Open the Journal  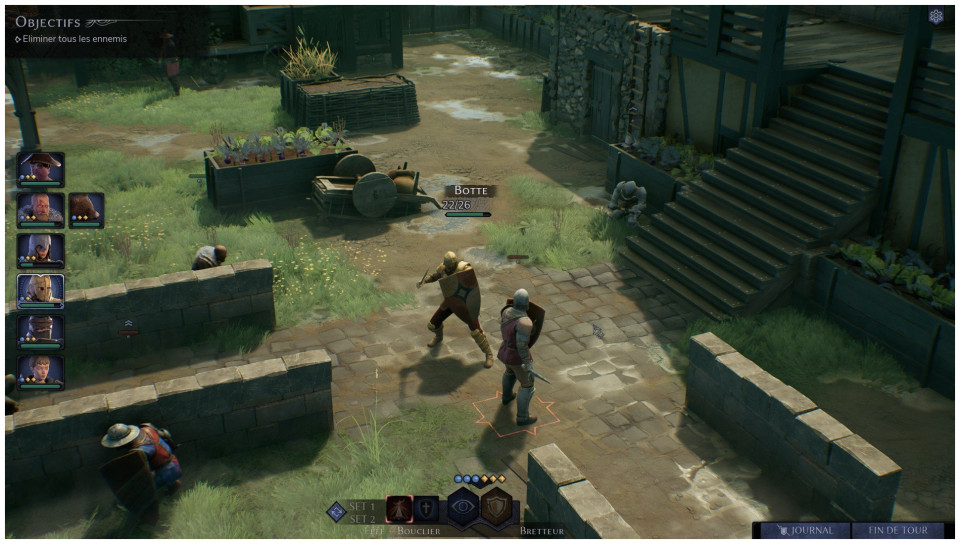[805, 530]
